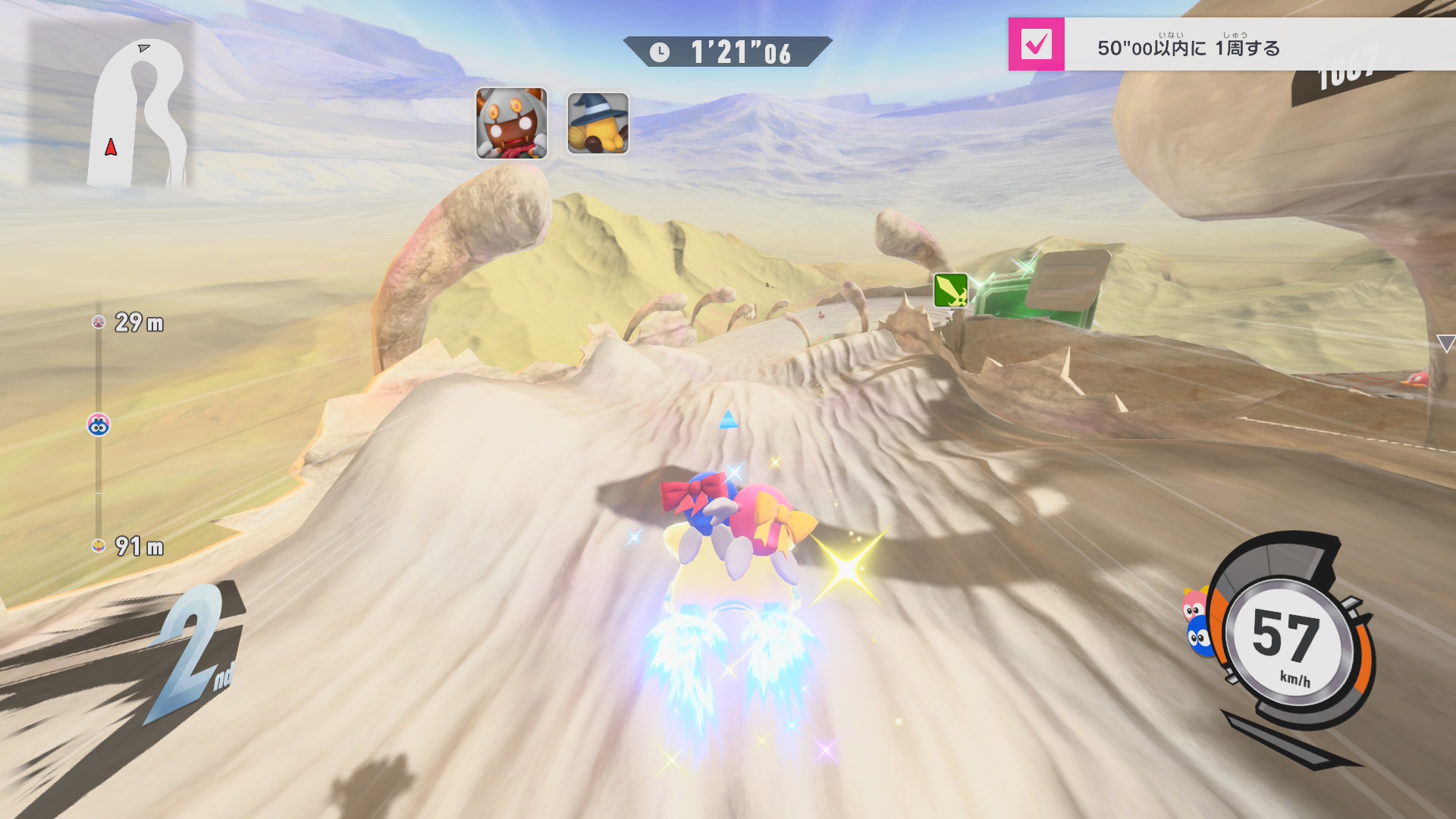Viewport: 1456px width, 819px height.
Task: Click the rival marker at 29 m
Action: (99, 322)
